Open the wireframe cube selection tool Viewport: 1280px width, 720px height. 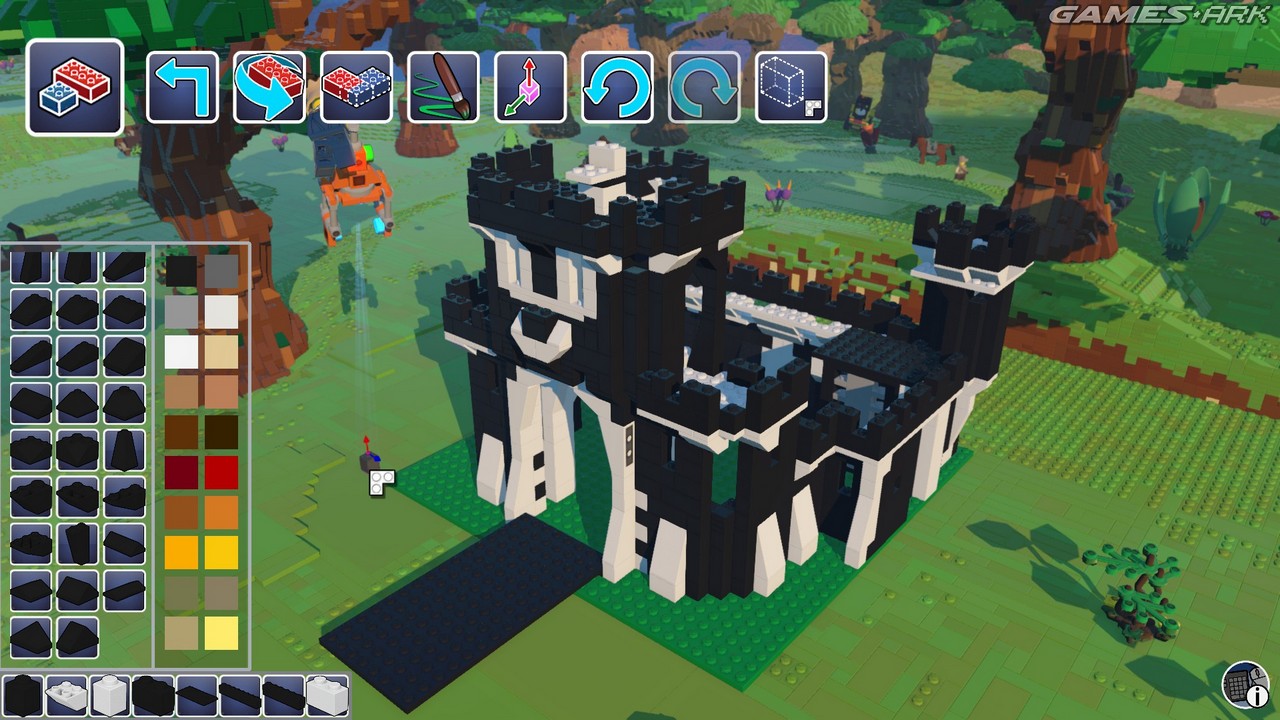[791, 88]
